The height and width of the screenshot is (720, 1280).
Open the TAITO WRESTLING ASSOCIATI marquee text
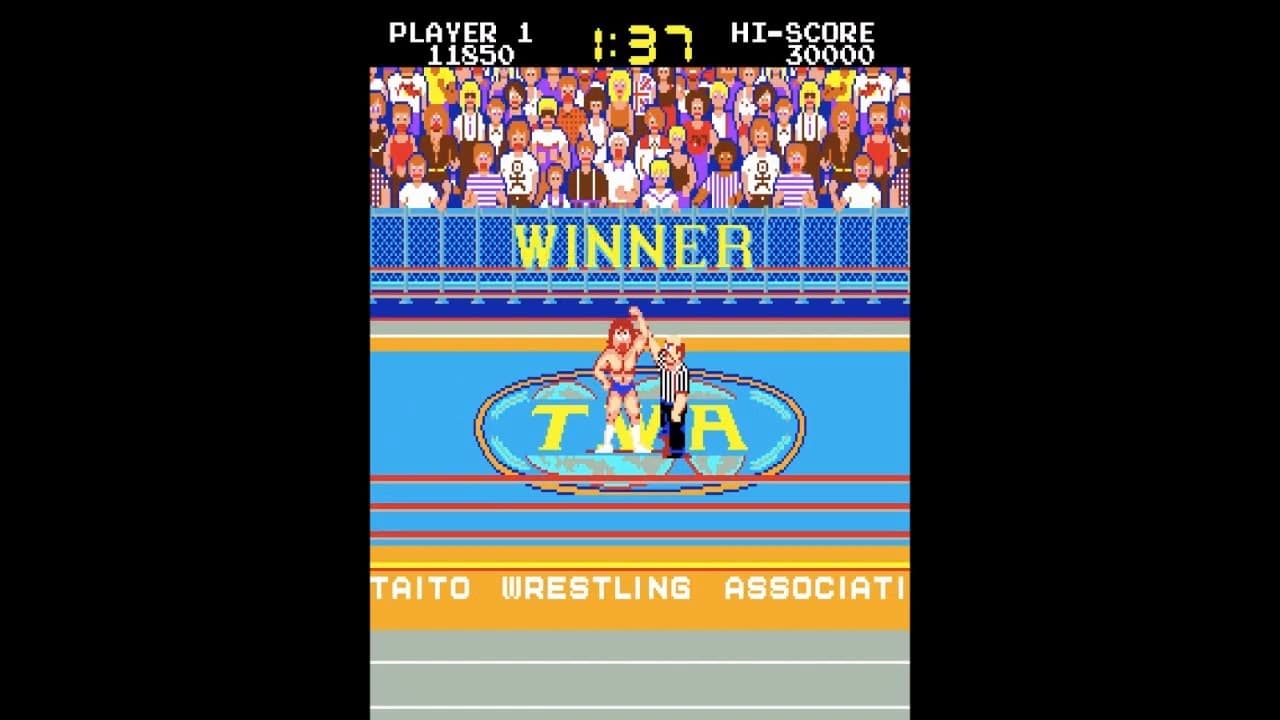(x=640, y=589)
